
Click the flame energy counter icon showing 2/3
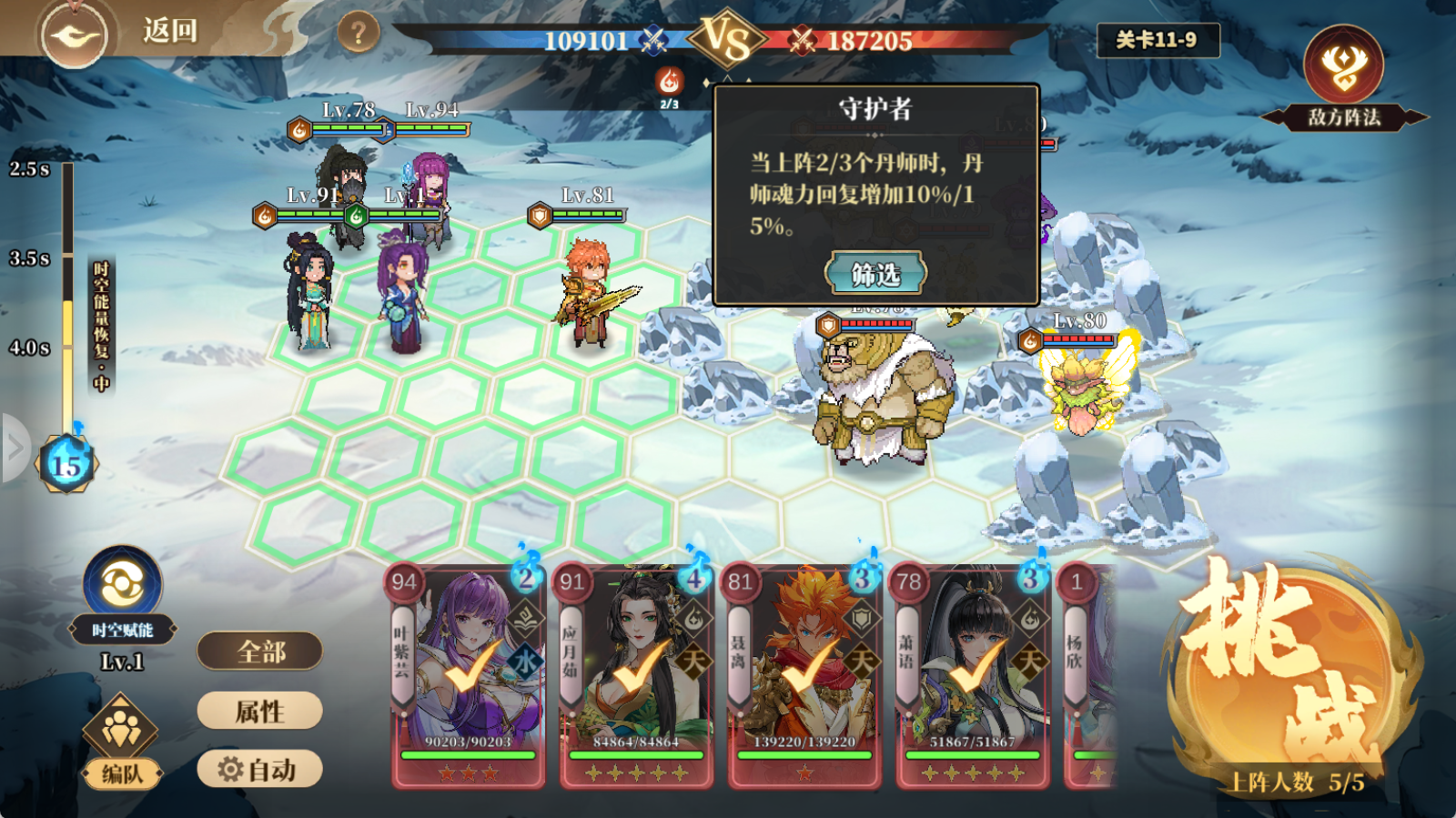668,82
